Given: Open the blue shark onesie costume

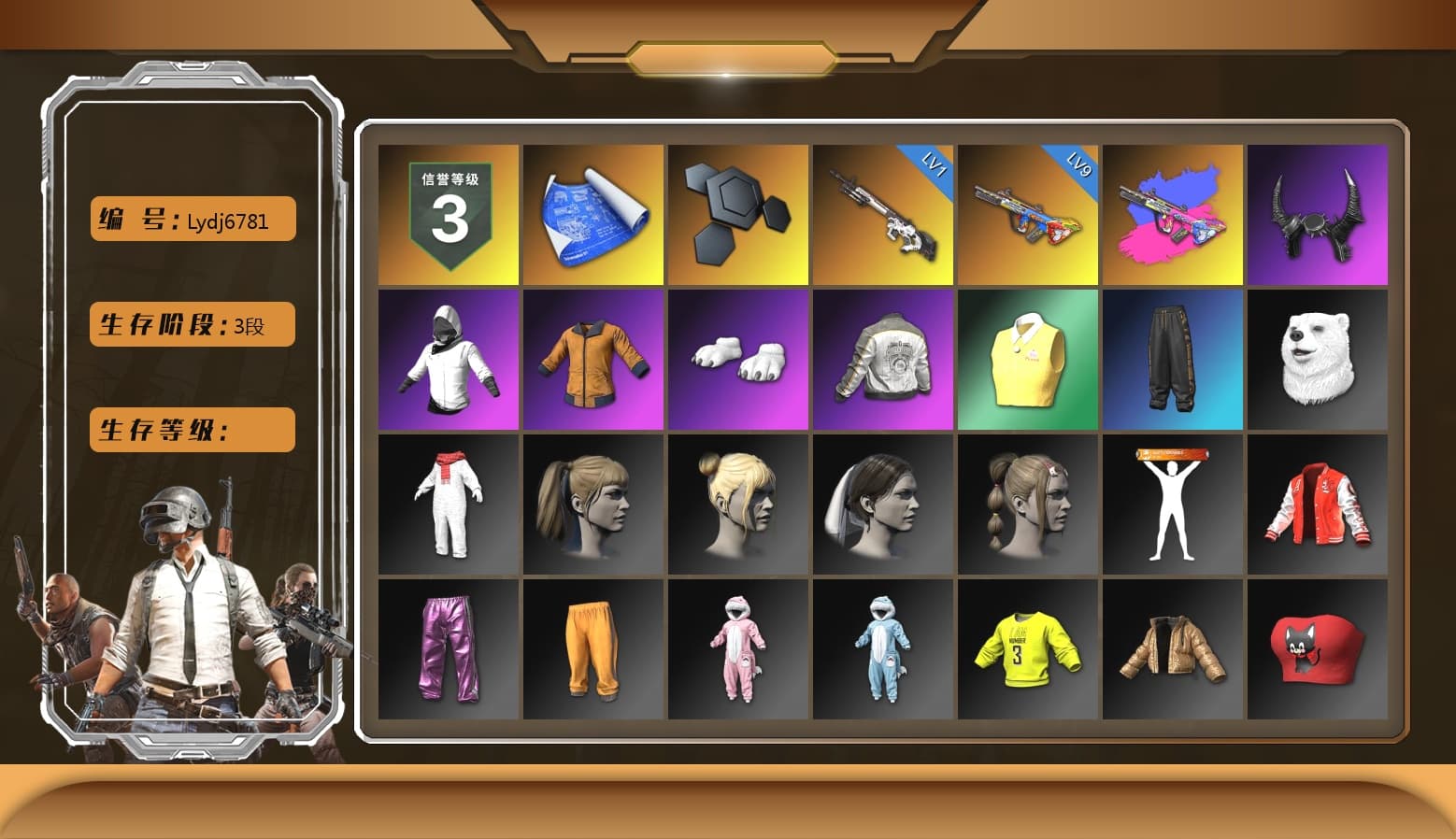Looking at the screenshot, I should point(882,648).
